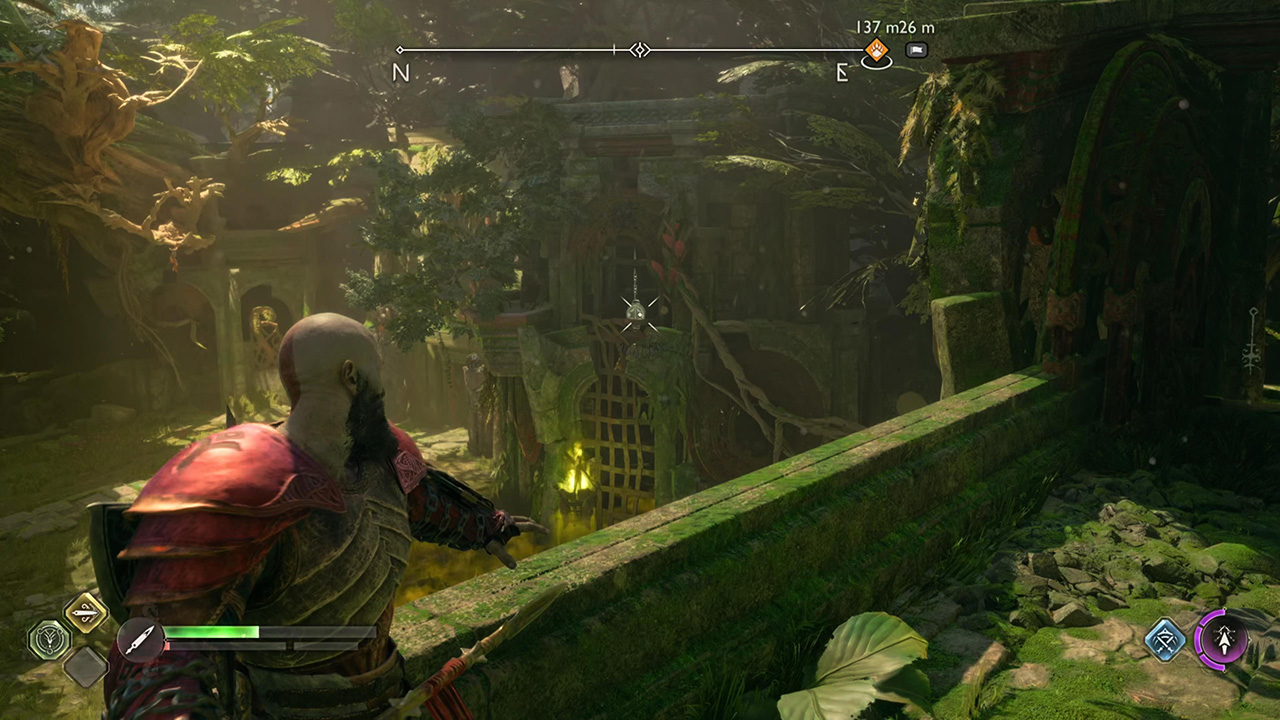Activate the blue crossed-arrows companion ability

click(x=1165, y=640)
